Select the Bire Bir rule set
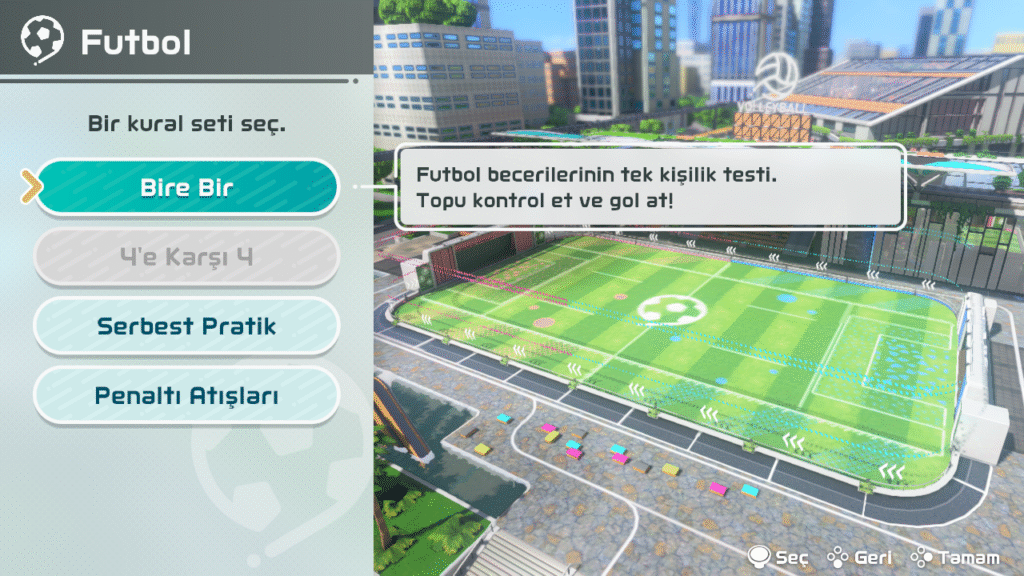 pos(187,187)
